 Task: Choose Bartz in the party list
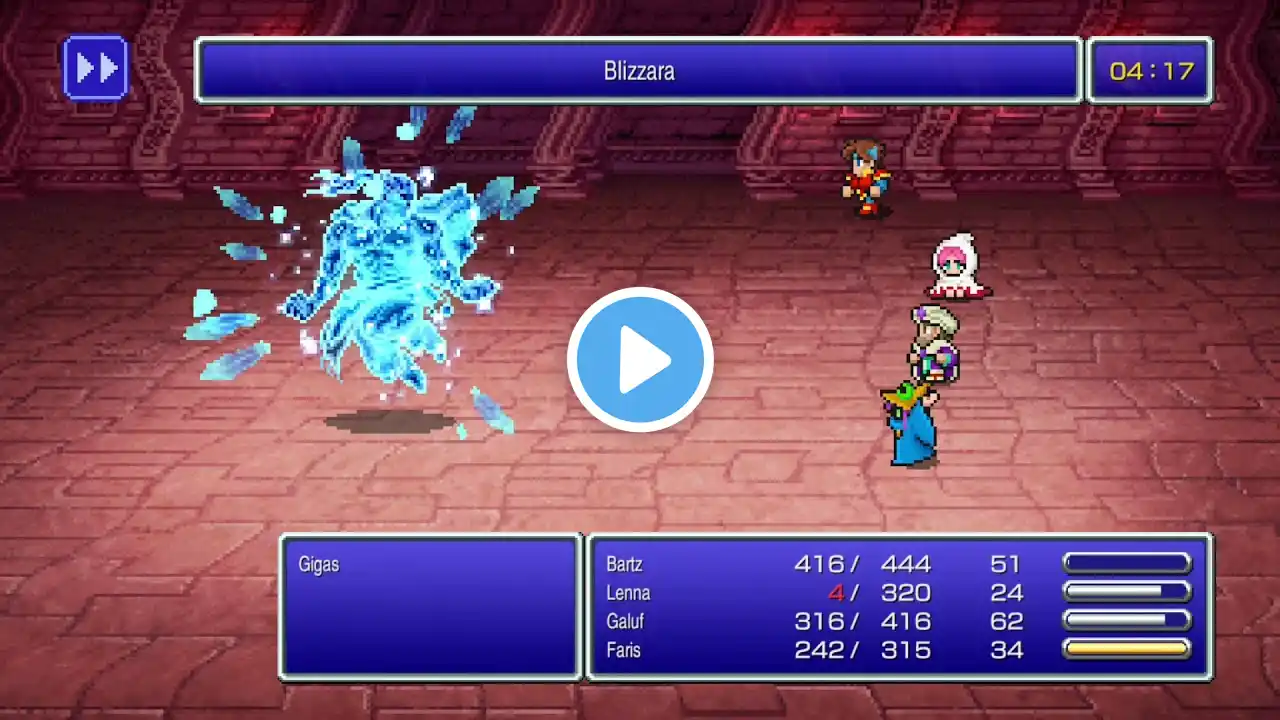click(625, 564)
